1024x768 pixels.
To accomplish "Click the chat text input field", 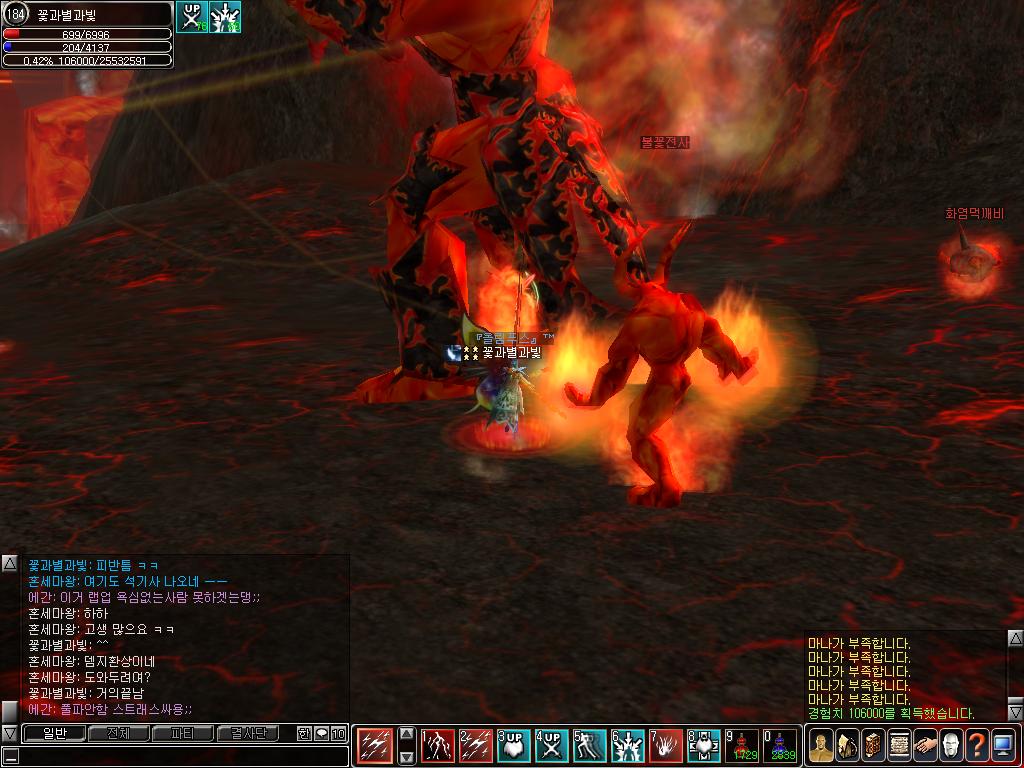I will (x=180, y=756).
